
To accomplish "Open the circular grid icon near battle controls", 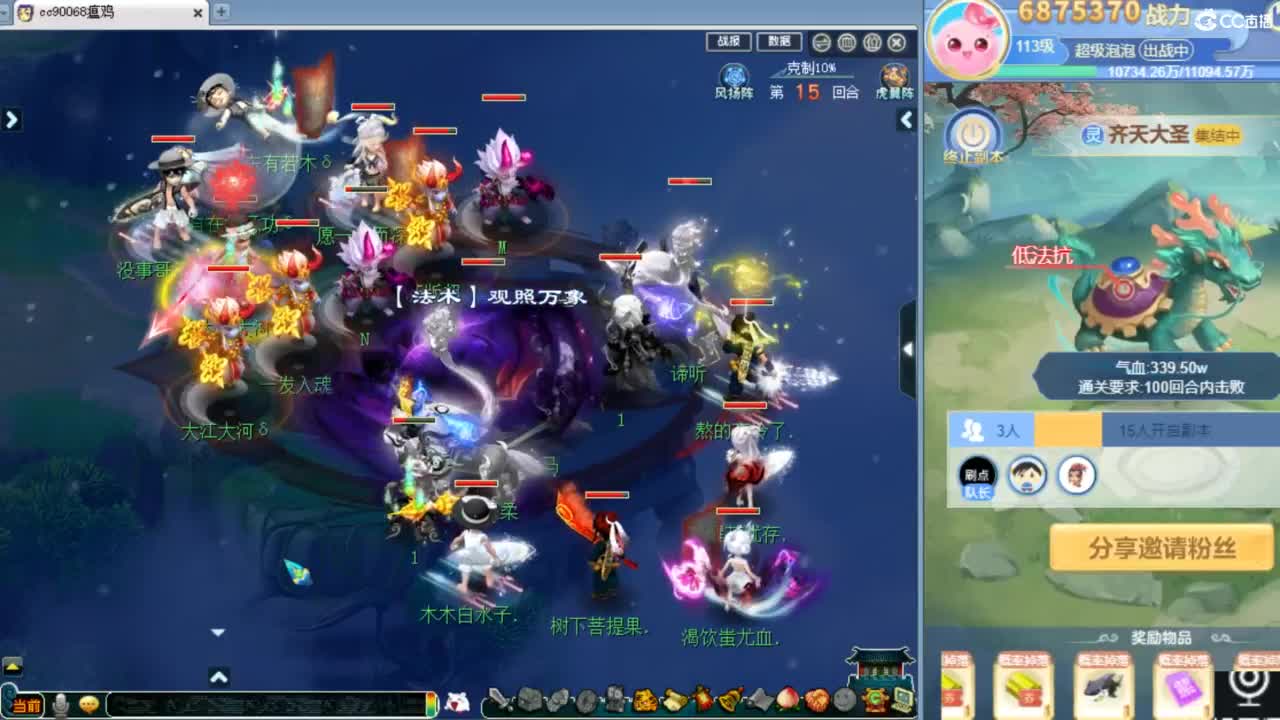I will (846, 43).
